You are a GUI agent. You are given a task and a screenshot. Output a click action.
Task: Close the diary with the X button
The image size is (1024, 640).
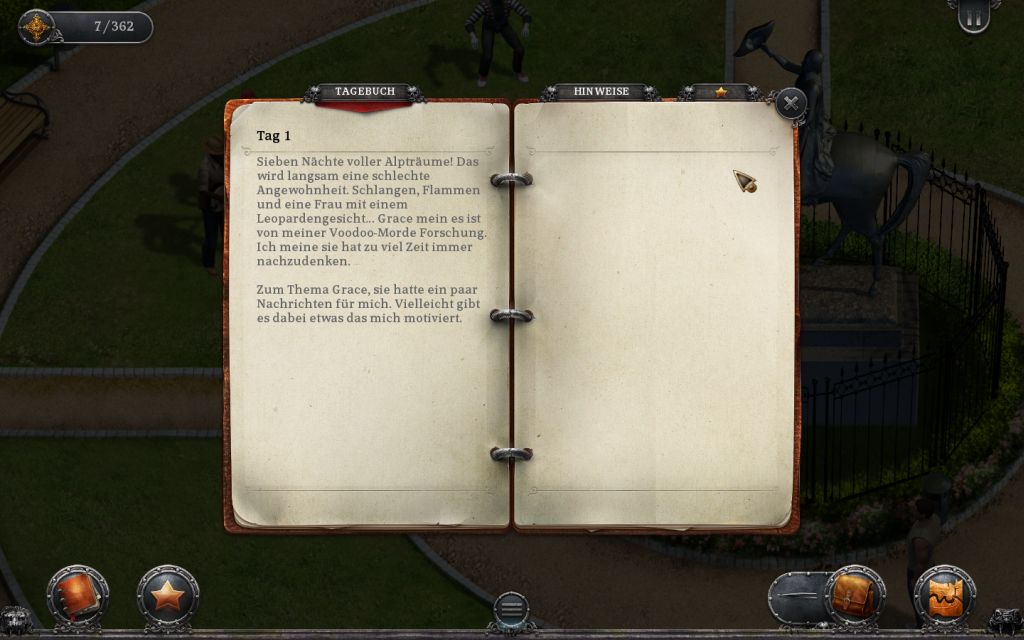click(790, 103)
